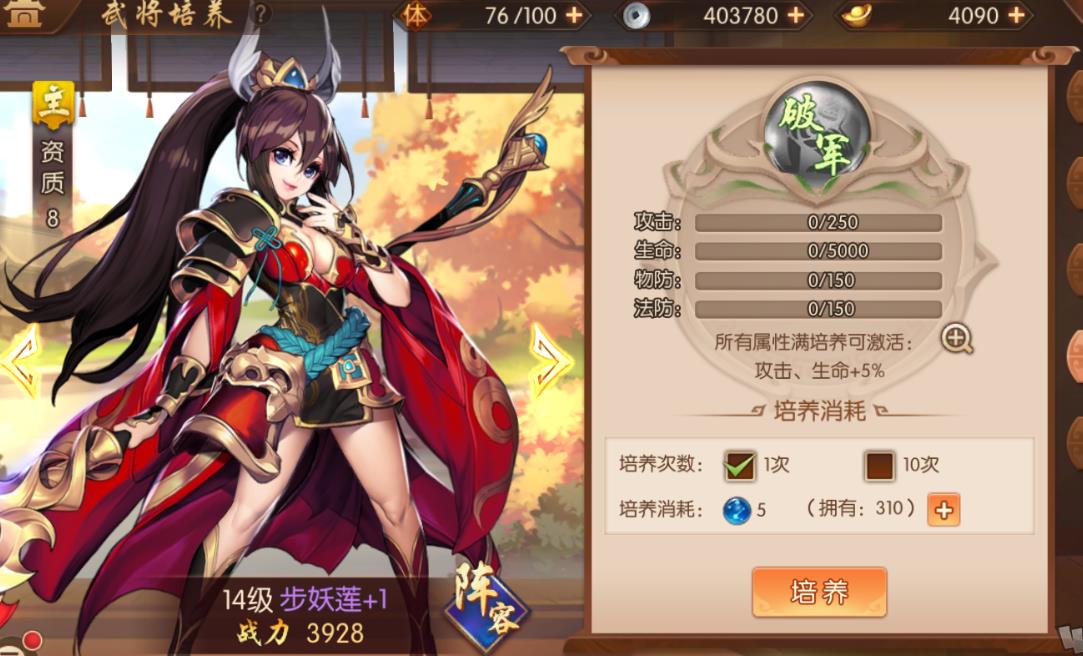Switch to the next hero arrow
Image resolution: width=1083 pixels, height=656 pixels.
549,360
